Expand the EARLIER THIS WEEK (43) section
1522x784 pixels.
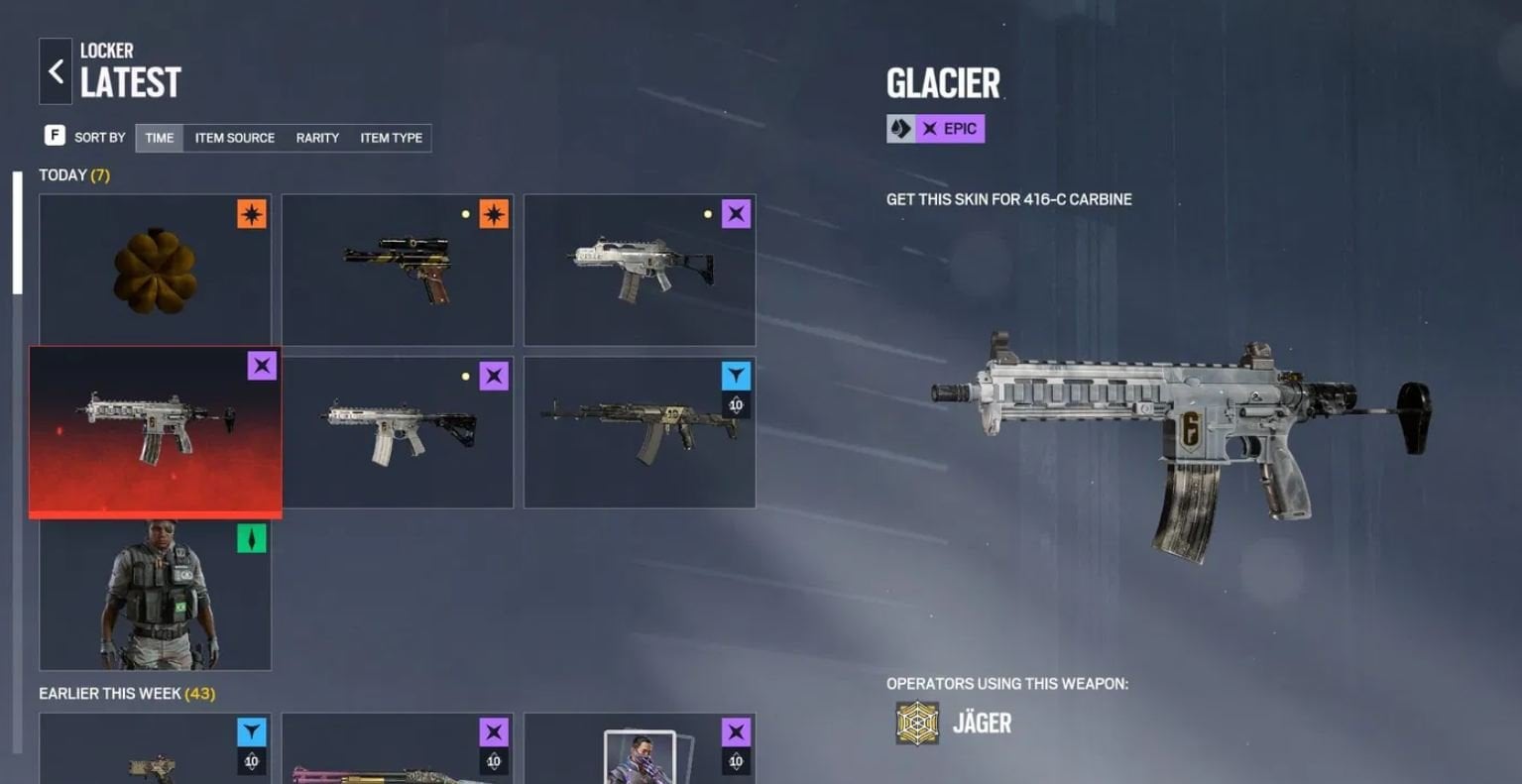(125, 694)
